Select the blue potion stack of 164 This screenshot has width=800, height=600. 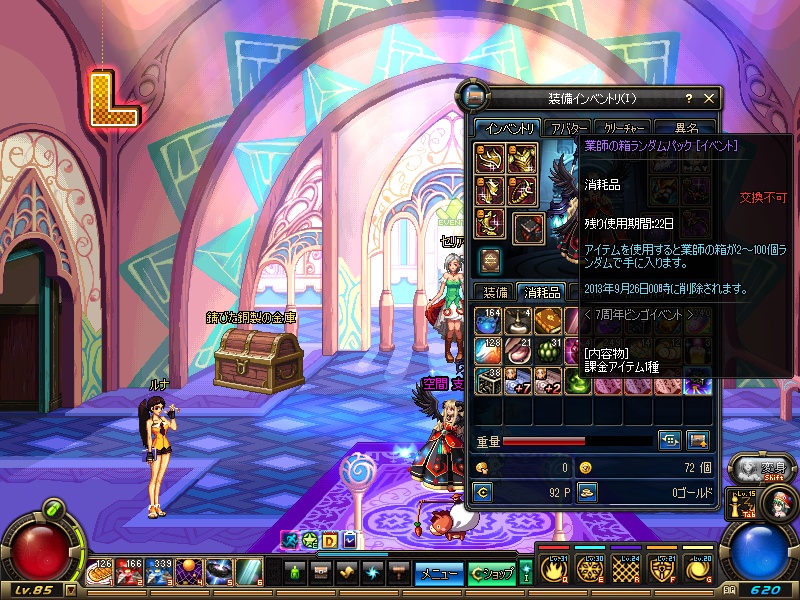click(x=489, y=321)
